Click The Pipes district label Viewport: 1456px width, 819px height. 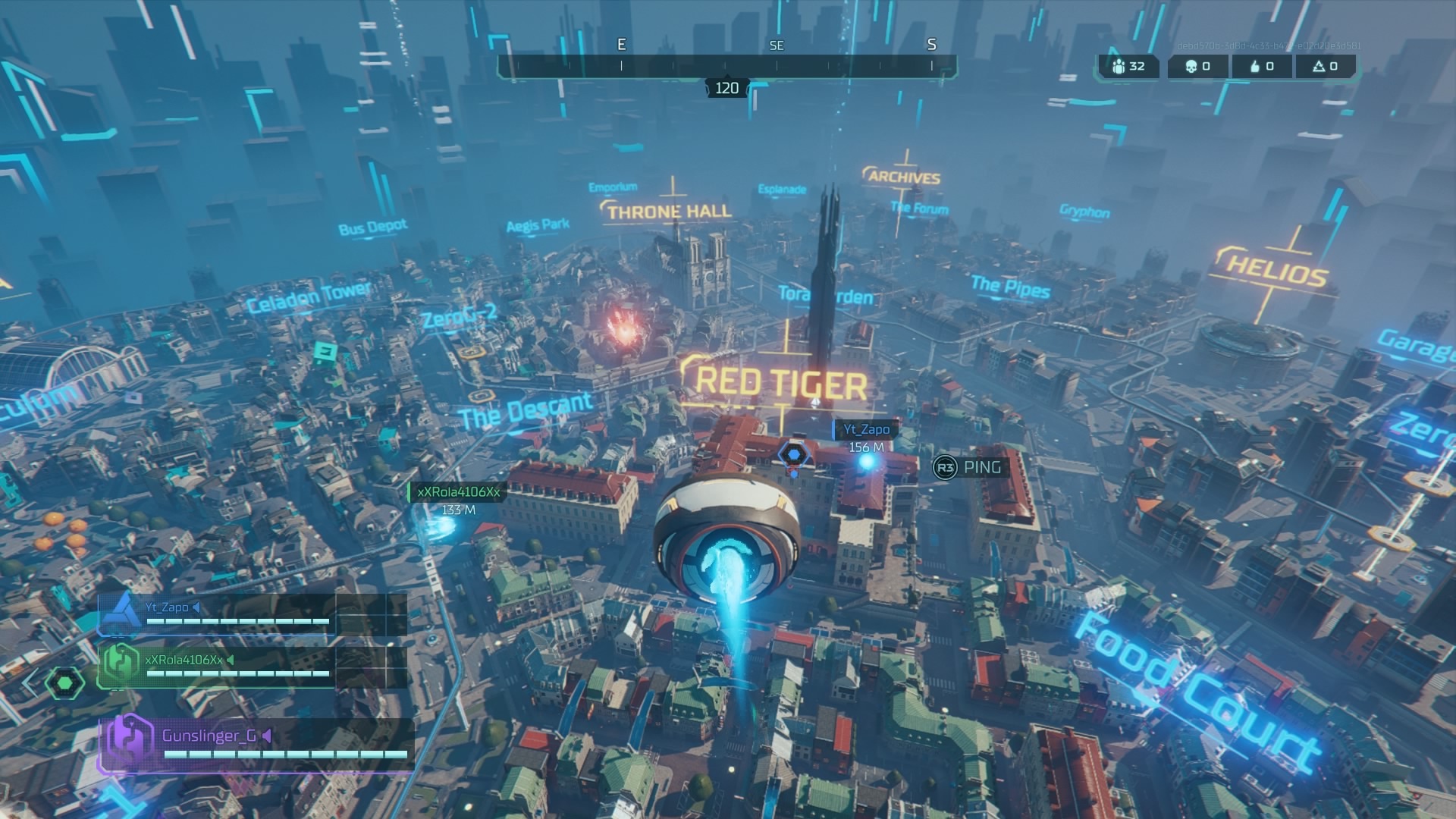1010,286
